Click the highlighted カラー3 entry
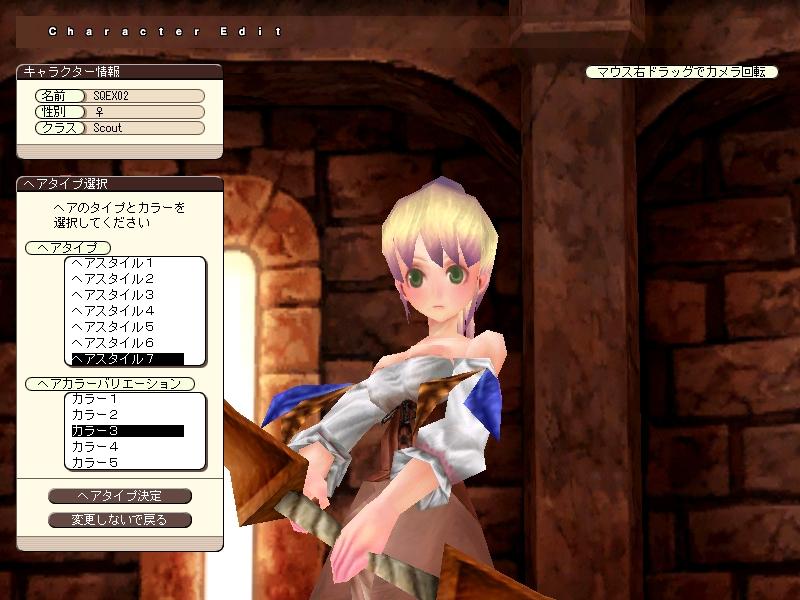 (x=125, y=431)
